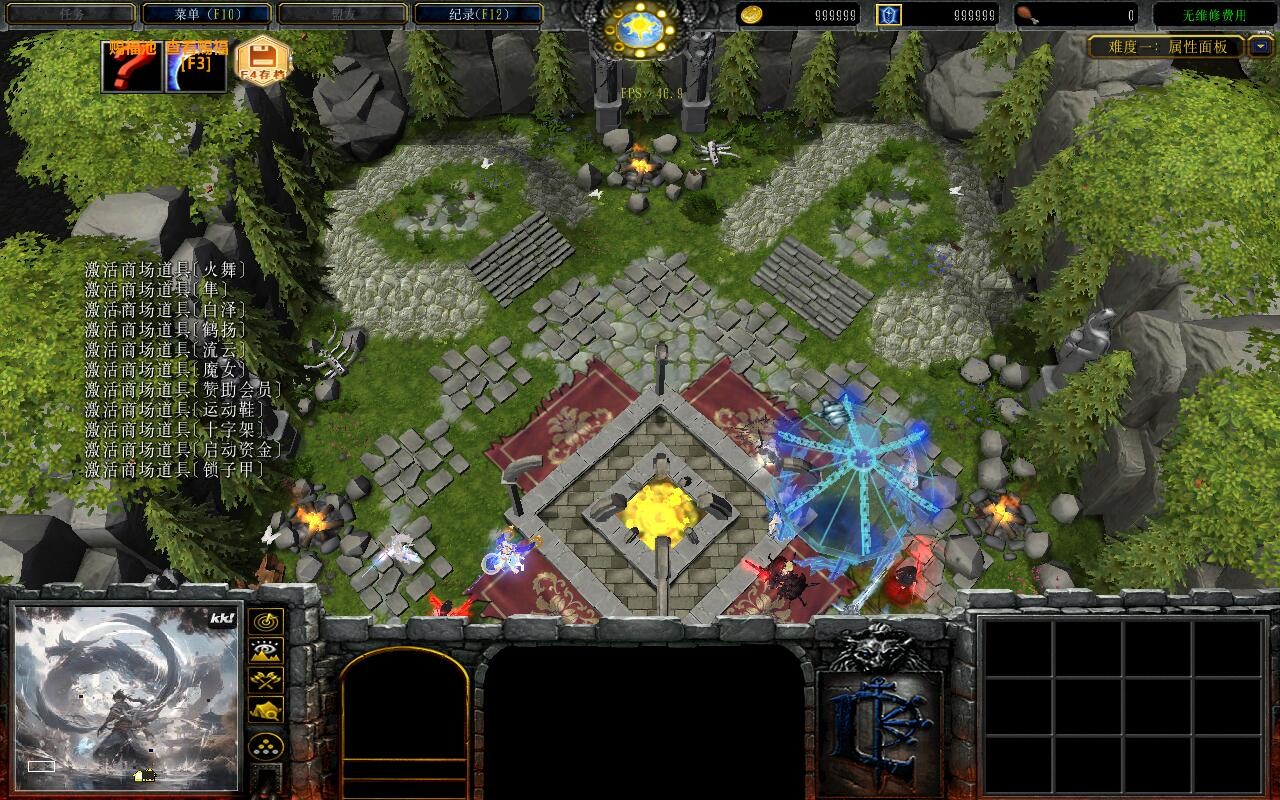This screenshot has width=1280, height=800.
Task: Select the 难度一: 属性面板 title bar
Action: [1167, 46]
